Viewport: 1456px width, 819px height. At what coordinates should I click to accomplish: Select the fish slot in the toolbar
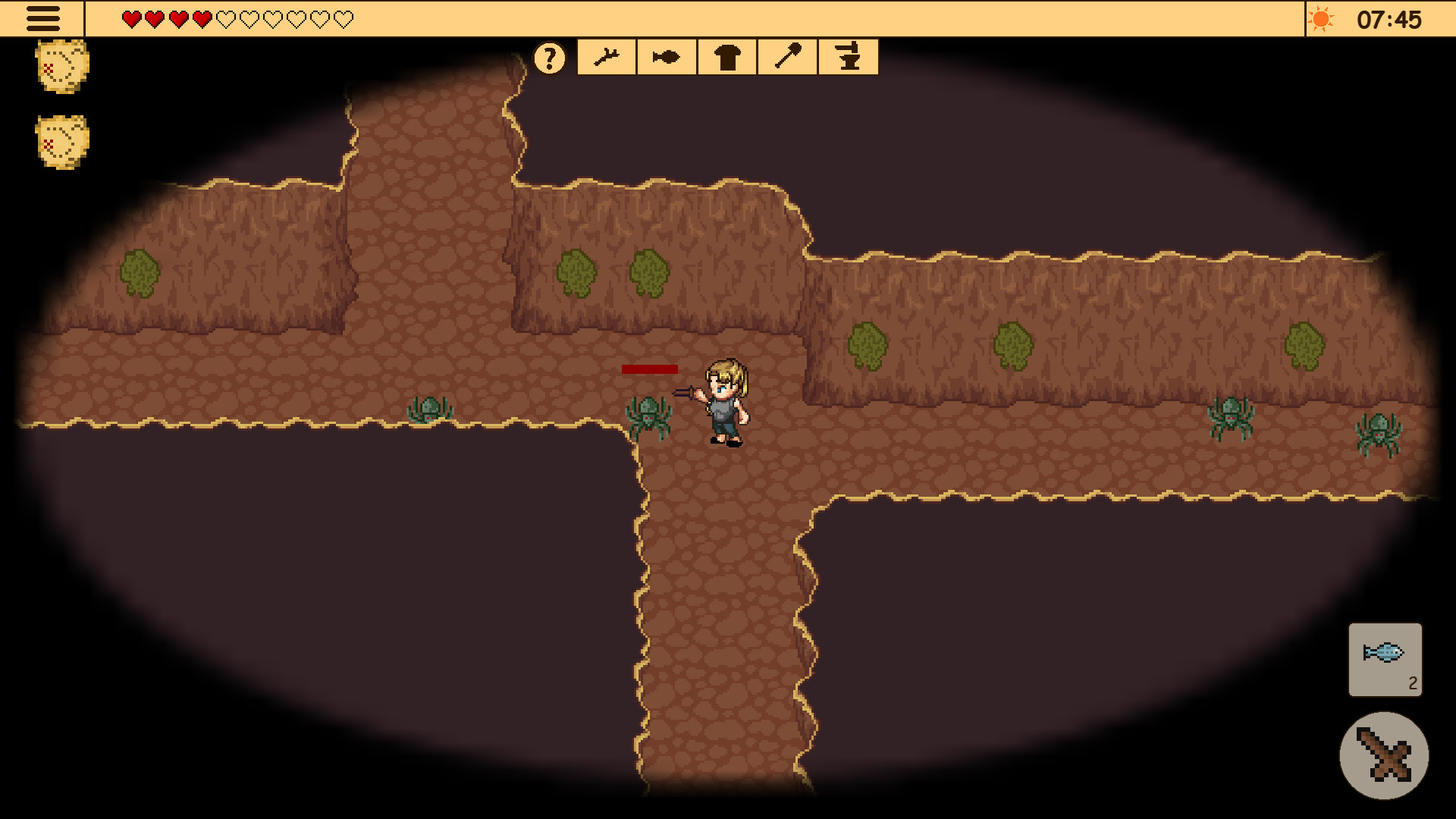[x=665, y=56]
